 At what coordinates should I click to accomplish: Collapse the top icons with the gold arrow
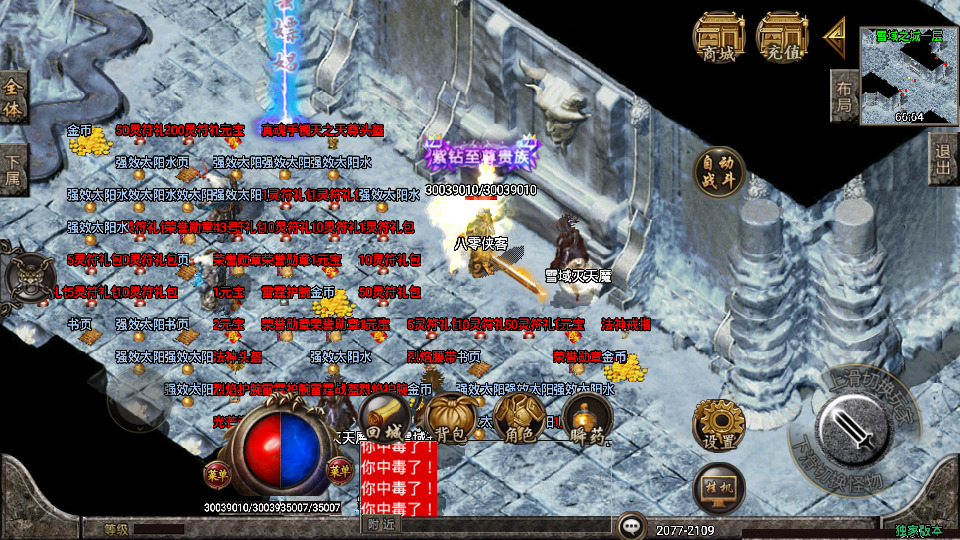click(834, 36)
